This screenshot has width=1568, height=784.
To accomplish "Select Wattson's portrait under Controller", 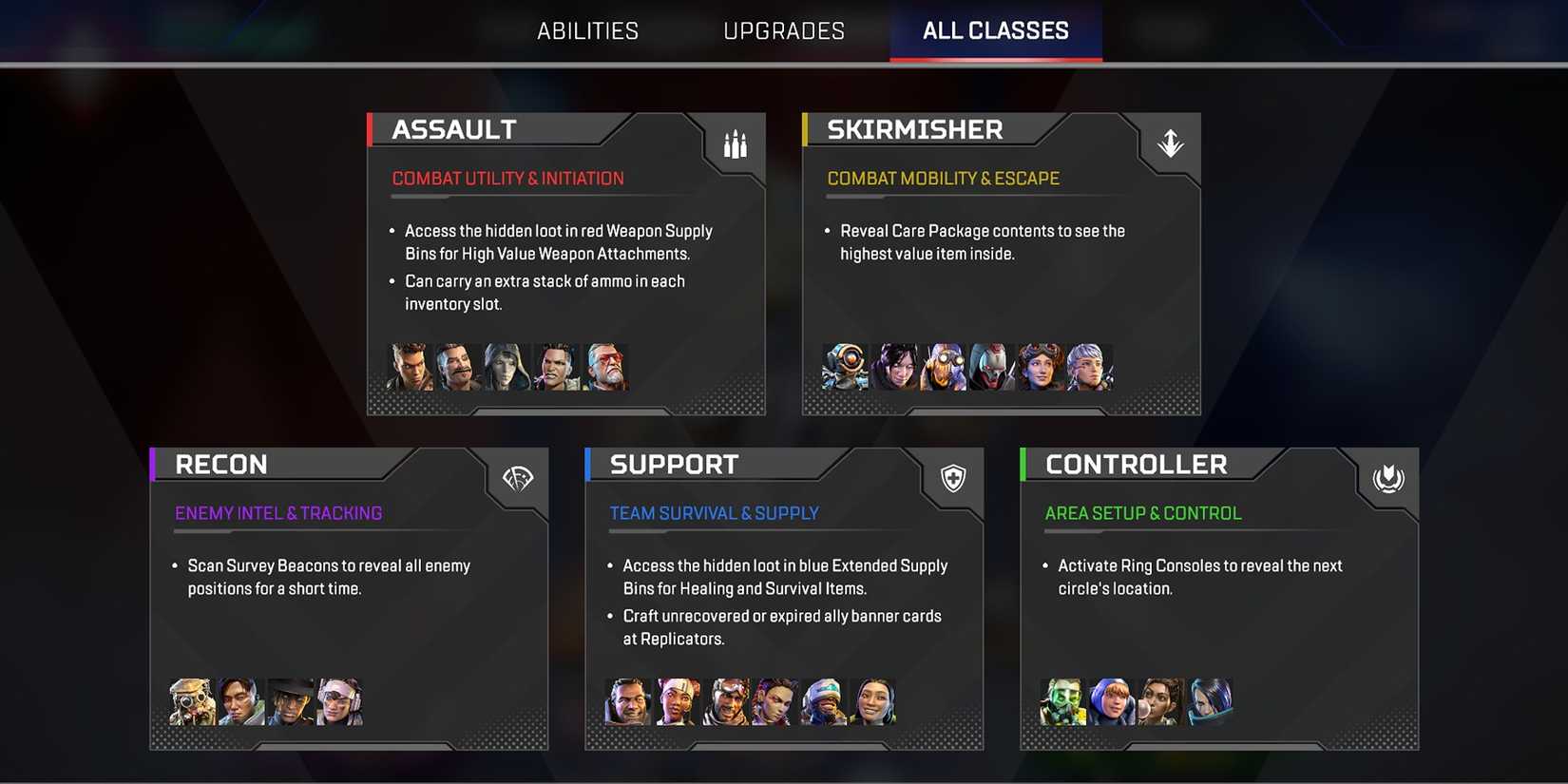I will pyautogui.click(x=1112, y=701).
